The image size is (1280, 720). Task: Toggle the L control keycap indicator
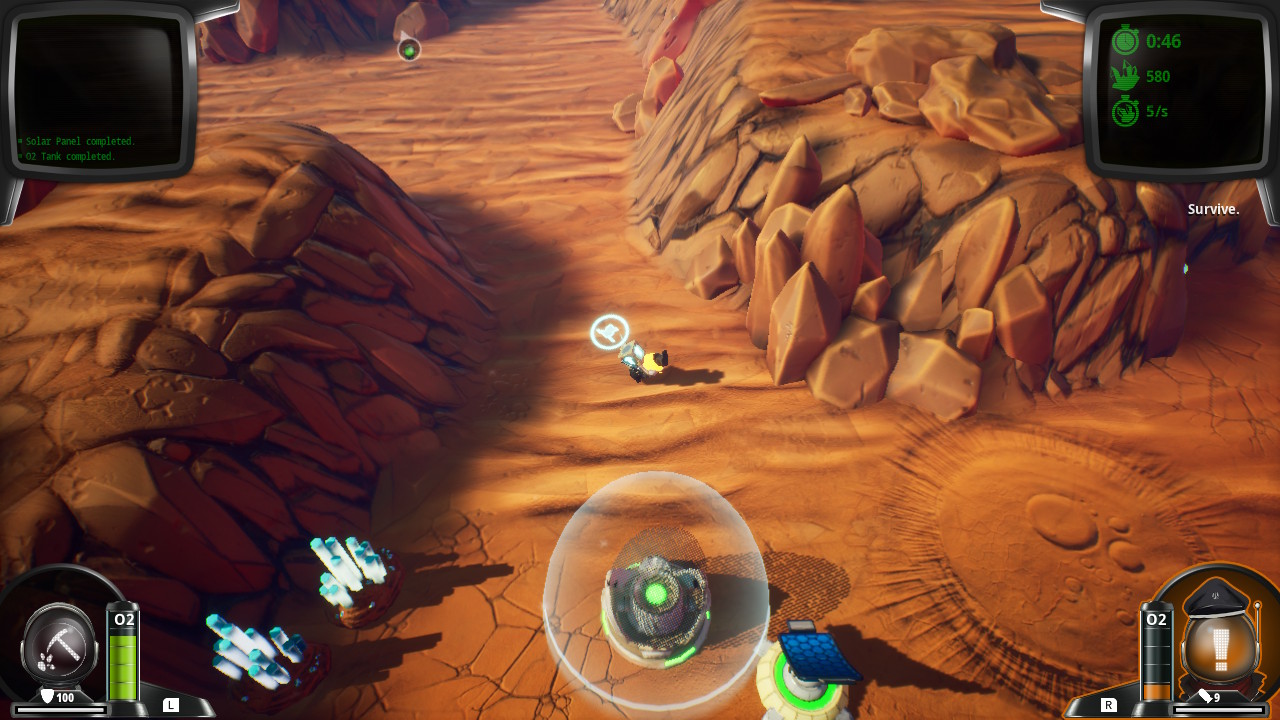pos(170,704)
